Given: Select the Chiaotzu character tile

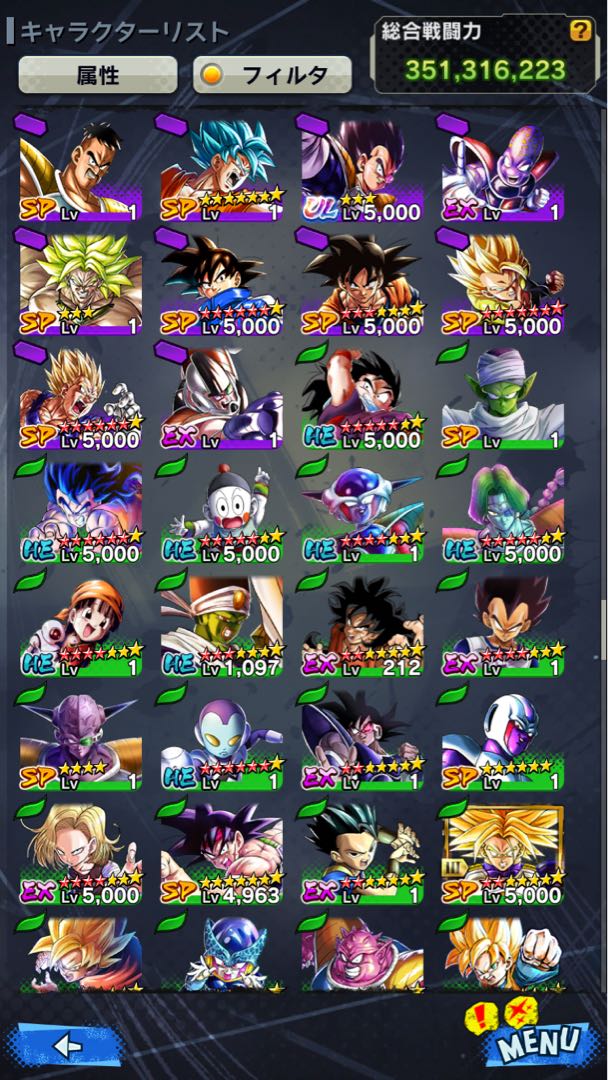Looking at the screenshot, I should 221,511.
